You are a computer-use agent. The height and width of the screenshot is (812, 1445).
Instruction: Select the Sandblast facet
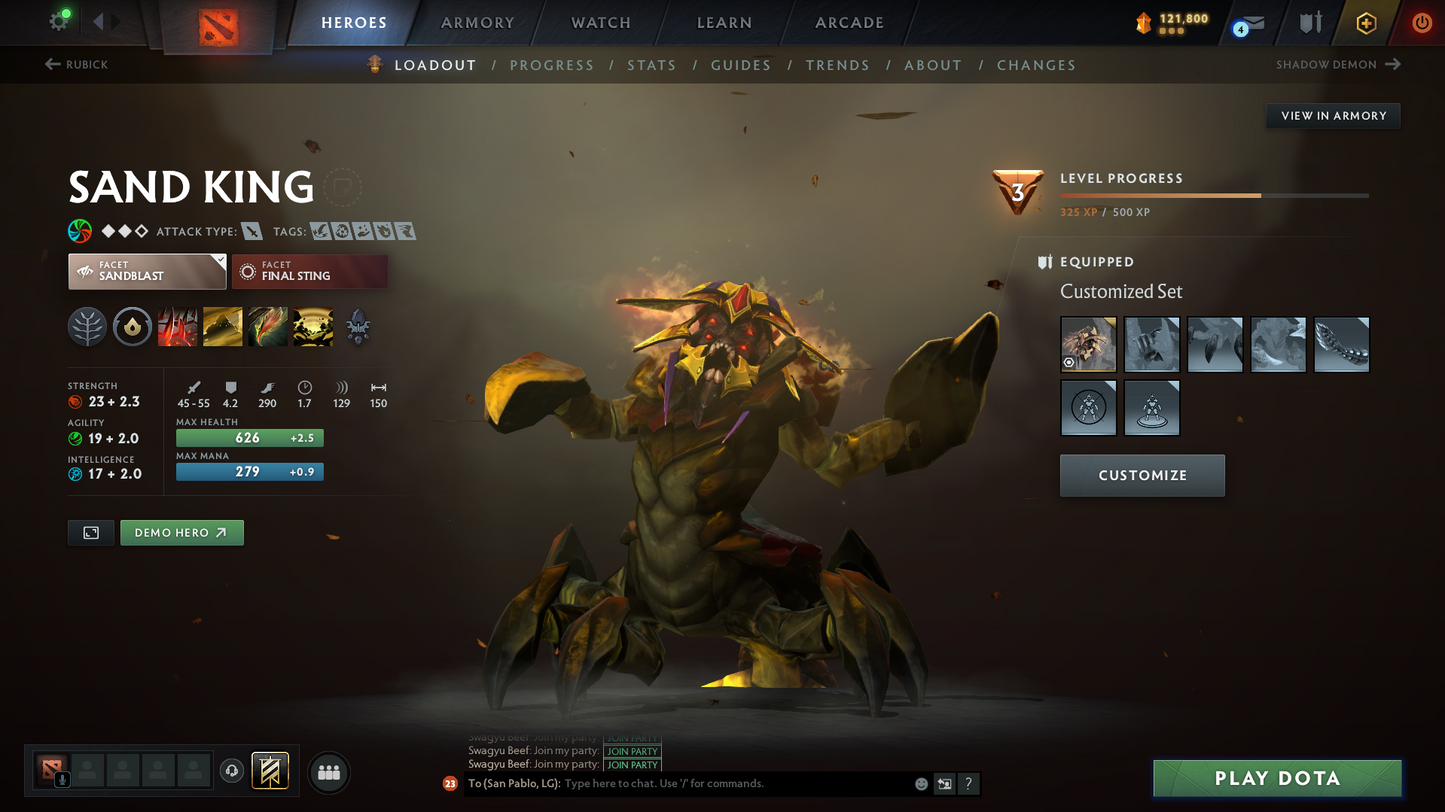147,271
